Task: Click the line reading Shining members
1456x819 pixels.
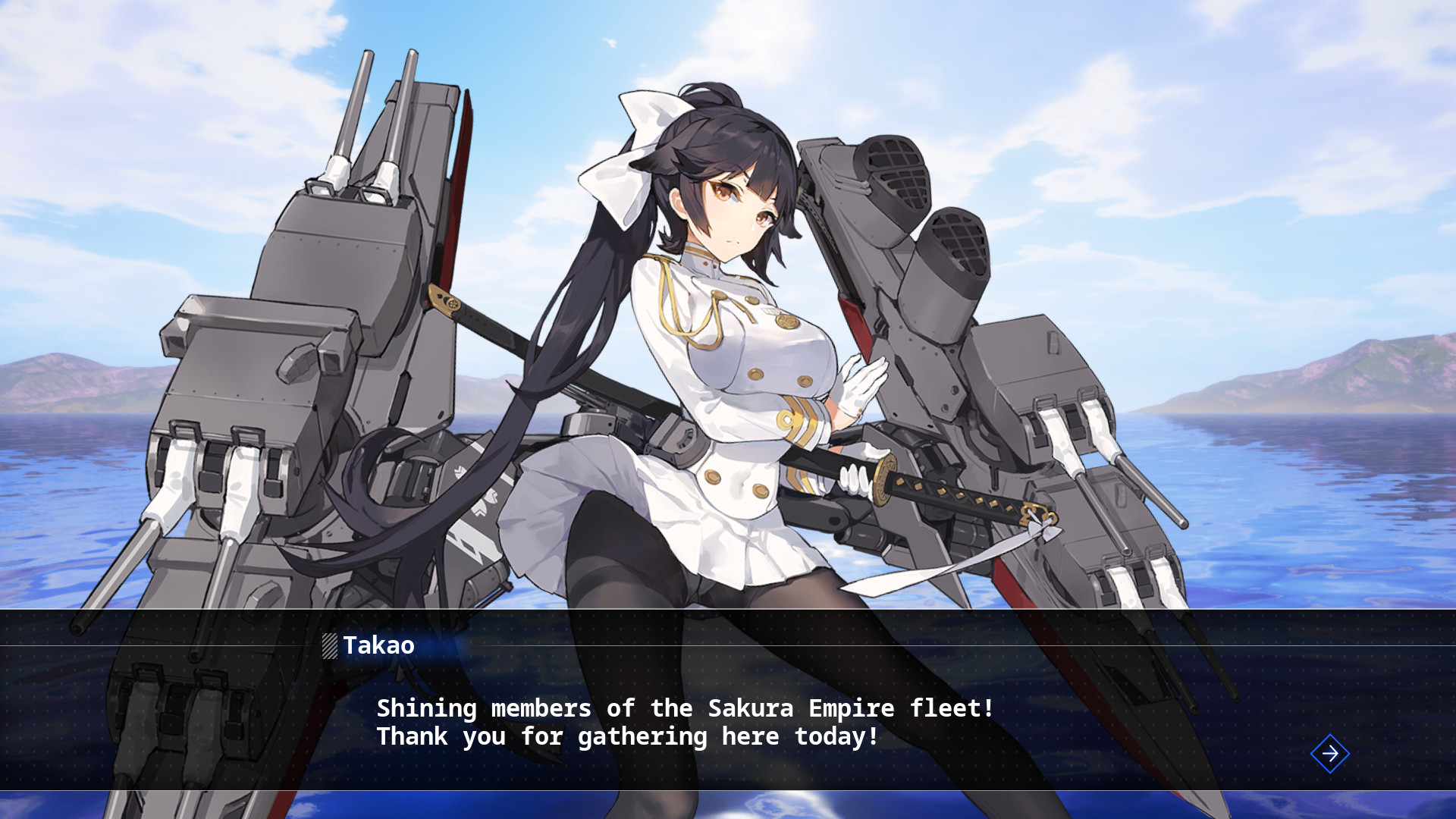Action: click(x=682, y=708)
